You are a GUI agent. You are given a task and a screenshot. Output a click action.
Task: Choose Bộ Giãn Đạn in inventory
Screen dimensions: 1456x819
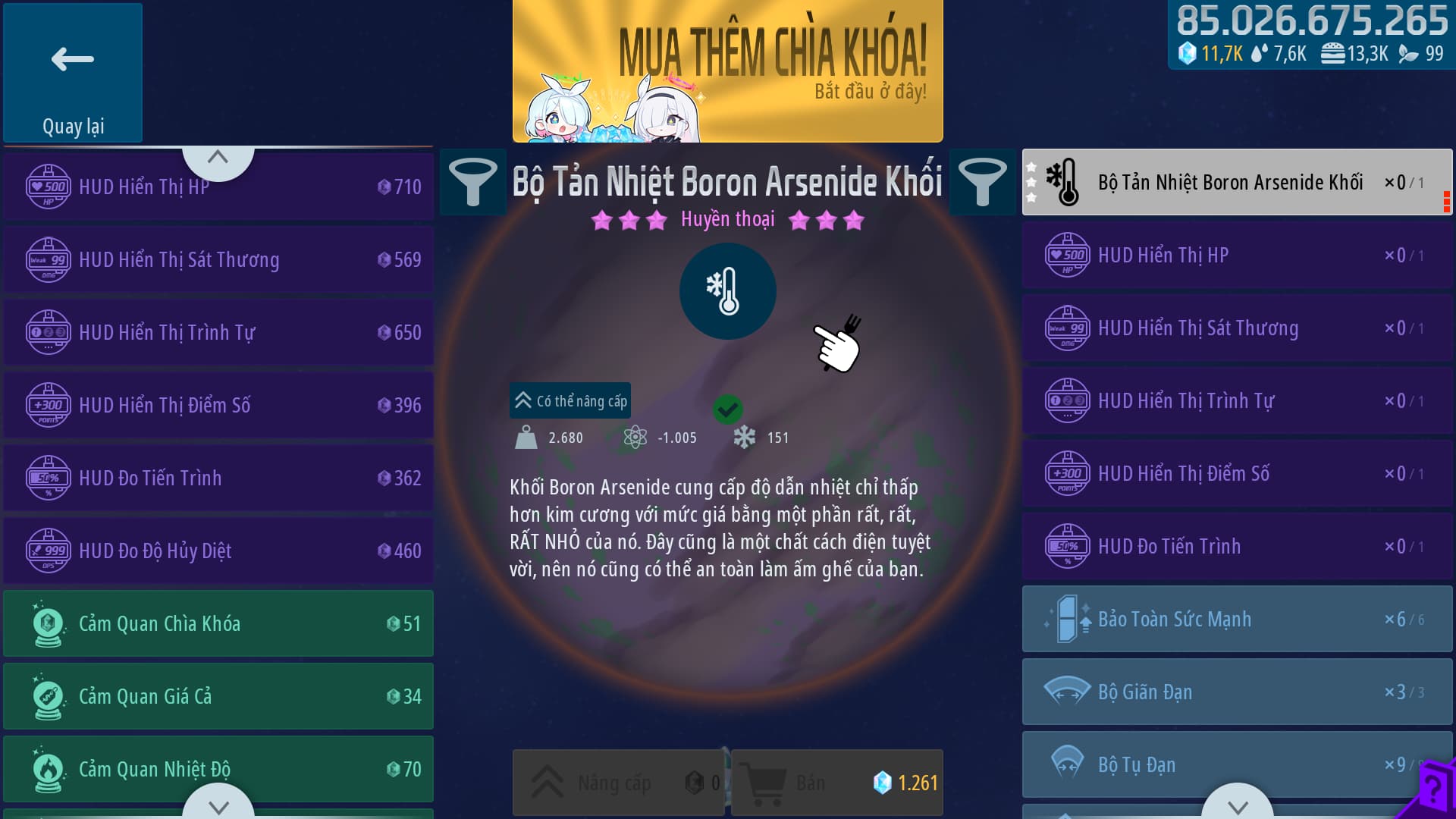(1236, 692)
